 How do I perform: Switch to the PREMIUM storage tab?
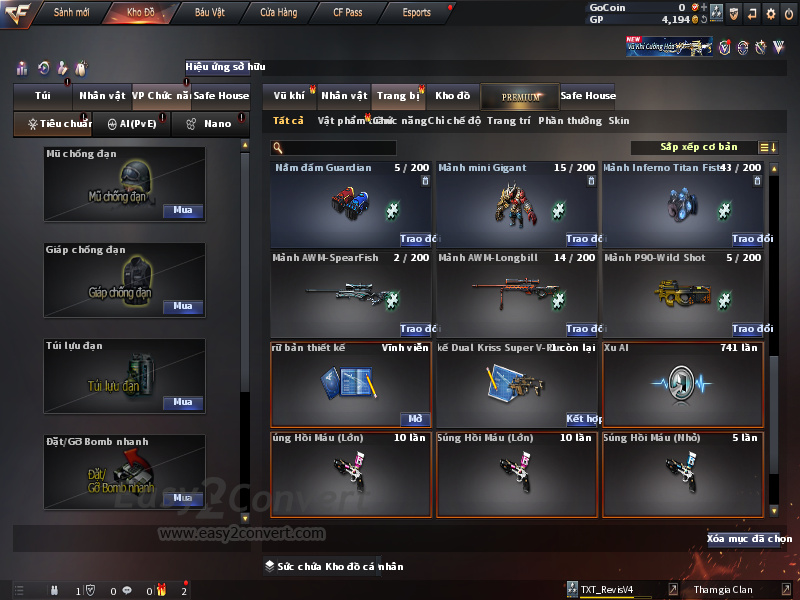coord(520,96)
